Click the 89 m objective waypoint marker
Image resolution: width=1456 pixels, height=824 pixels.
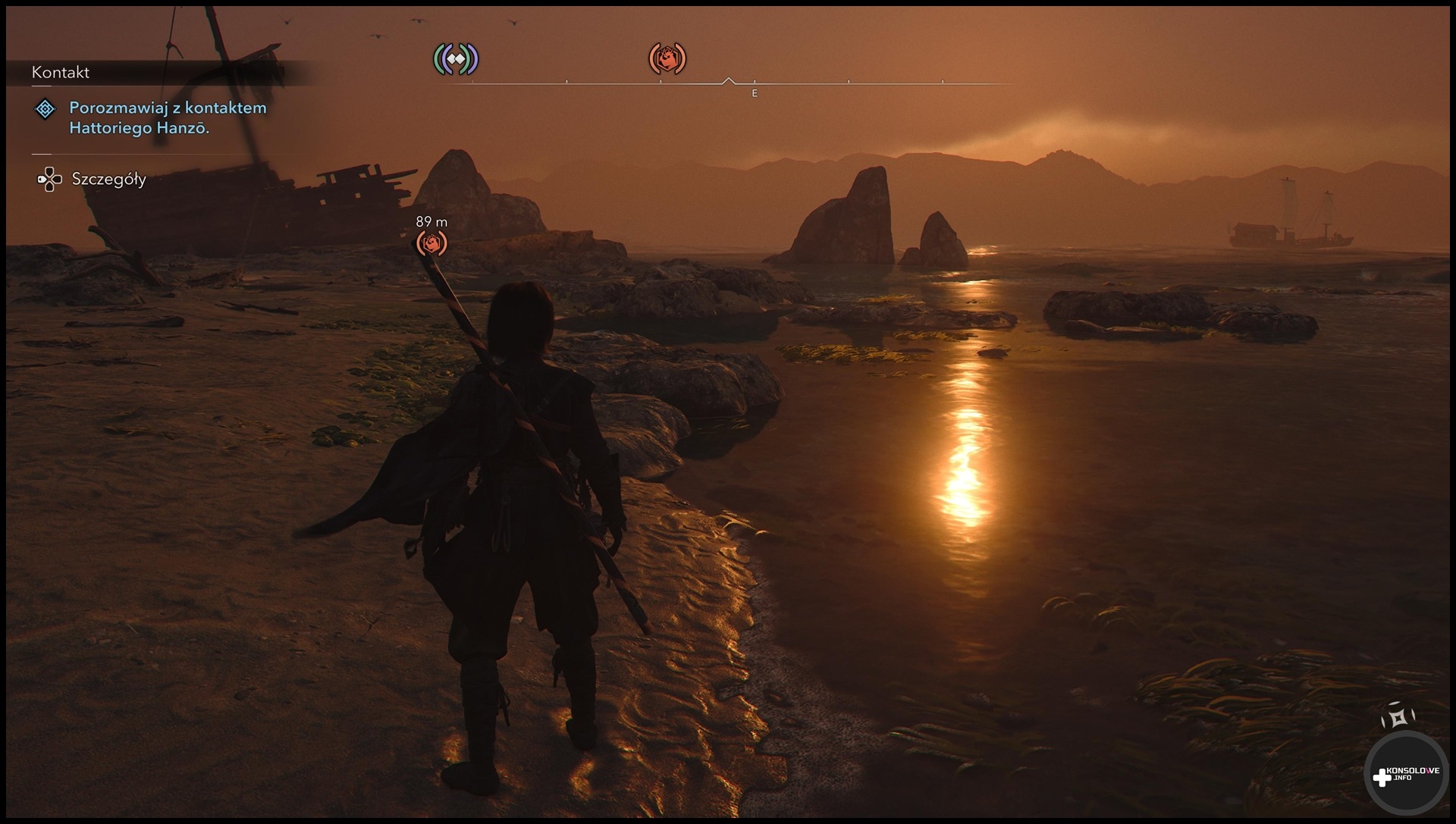[x=431, y=243]
